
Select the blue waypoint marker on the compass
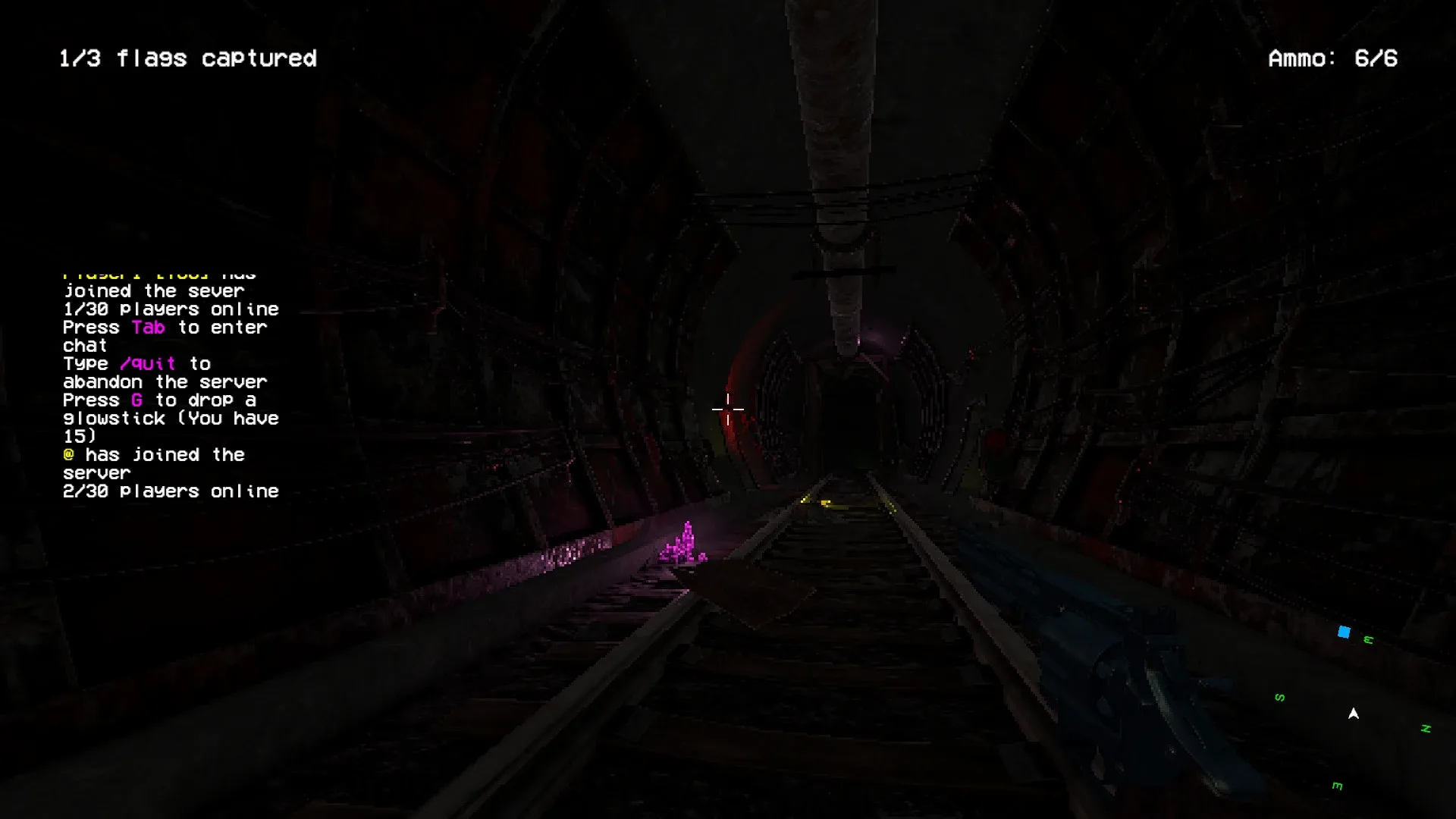click(1344, 632)
